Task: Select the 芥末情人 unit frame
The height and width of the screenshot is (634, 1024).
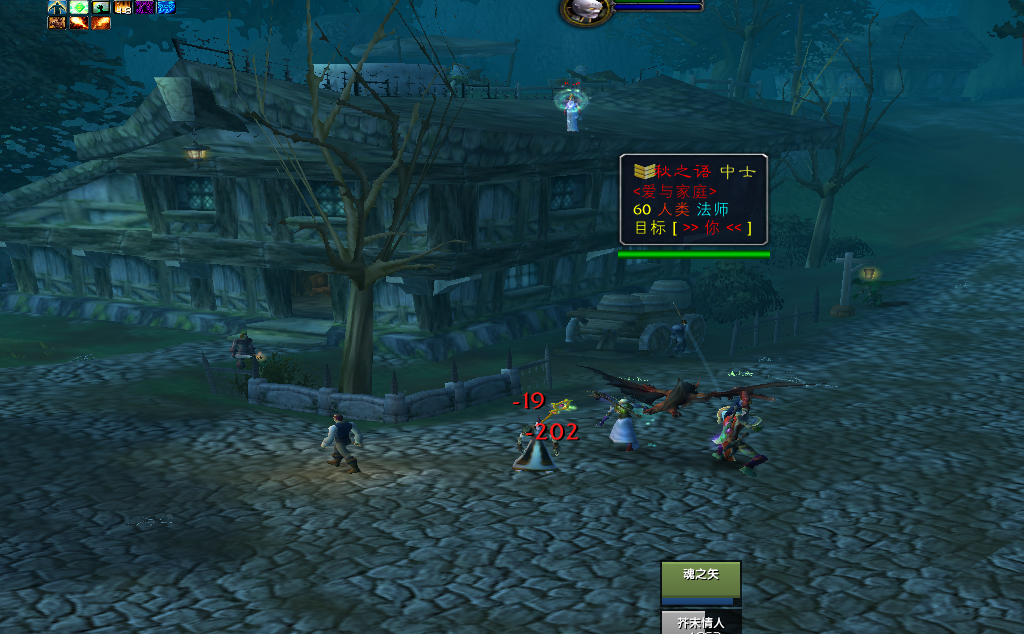Action: click(700, 622)
